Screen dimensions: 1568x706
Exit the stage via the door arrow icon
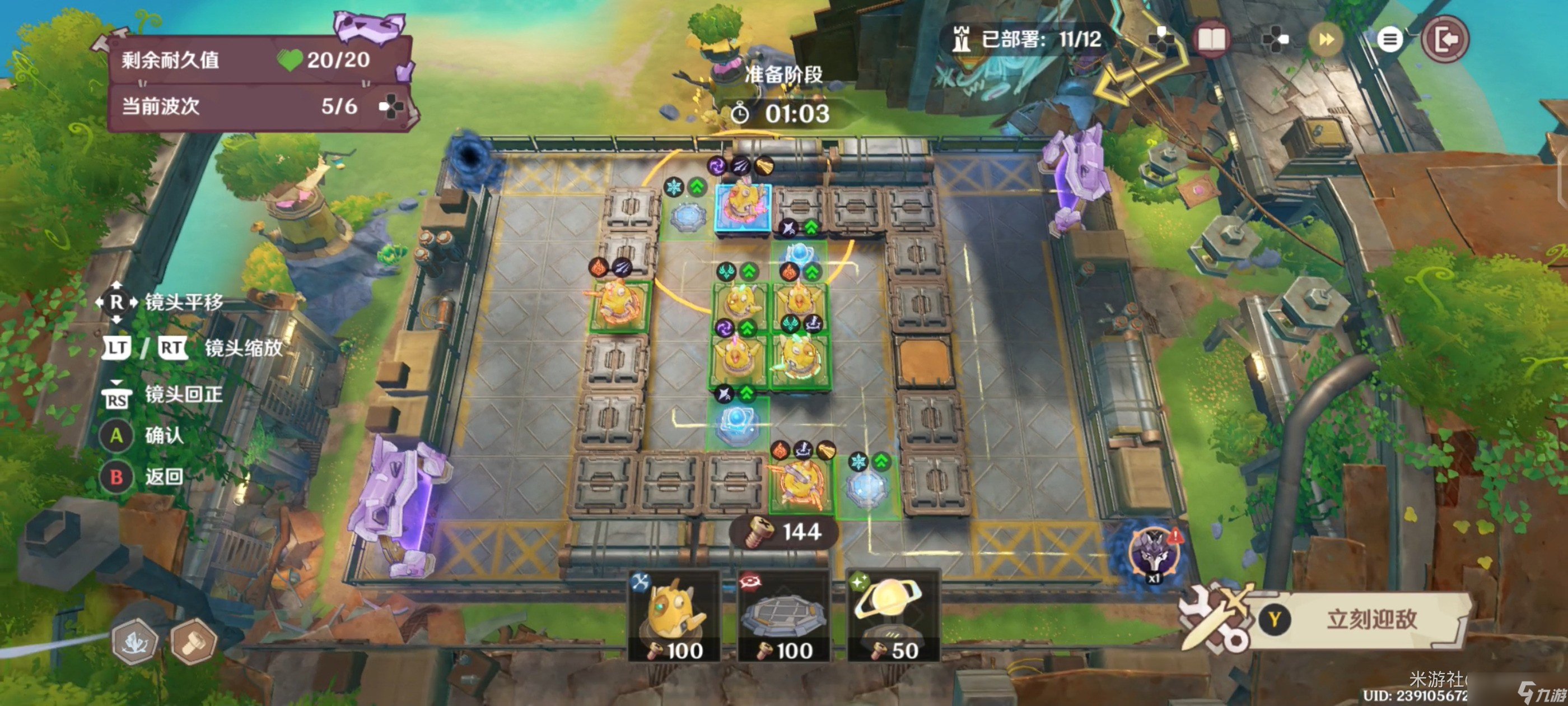click(1445, 40)
